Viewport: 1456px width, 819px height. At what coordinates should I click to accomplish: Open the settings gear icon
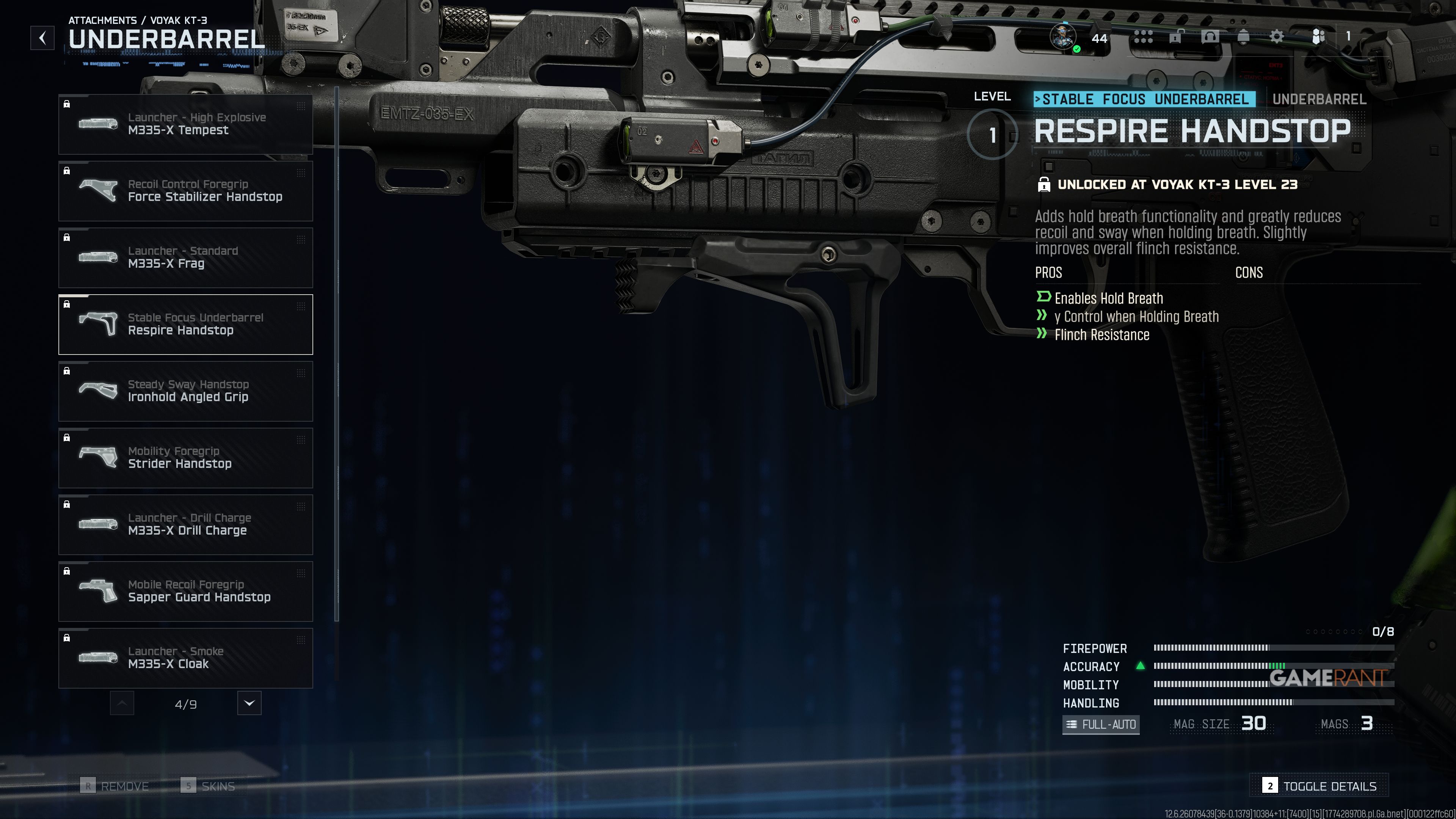coord(1276,37)
